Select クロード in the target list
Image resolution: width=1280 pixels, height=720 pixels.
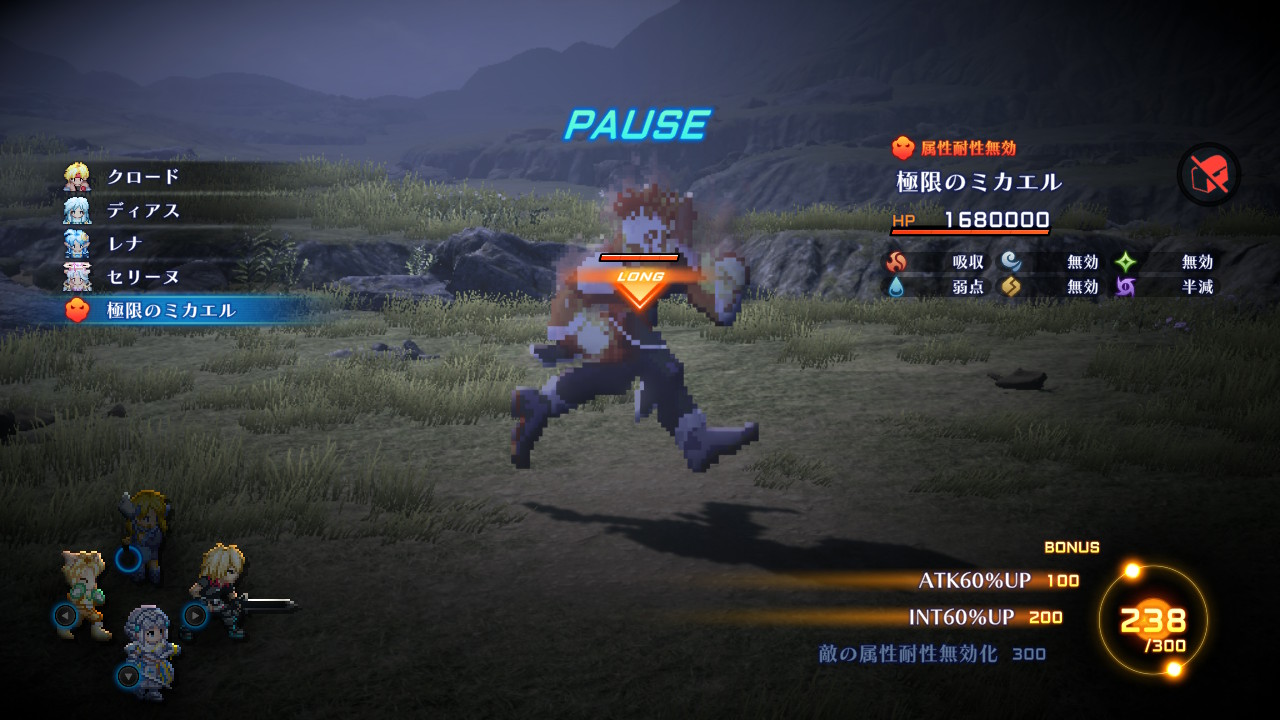click(143, 177)
